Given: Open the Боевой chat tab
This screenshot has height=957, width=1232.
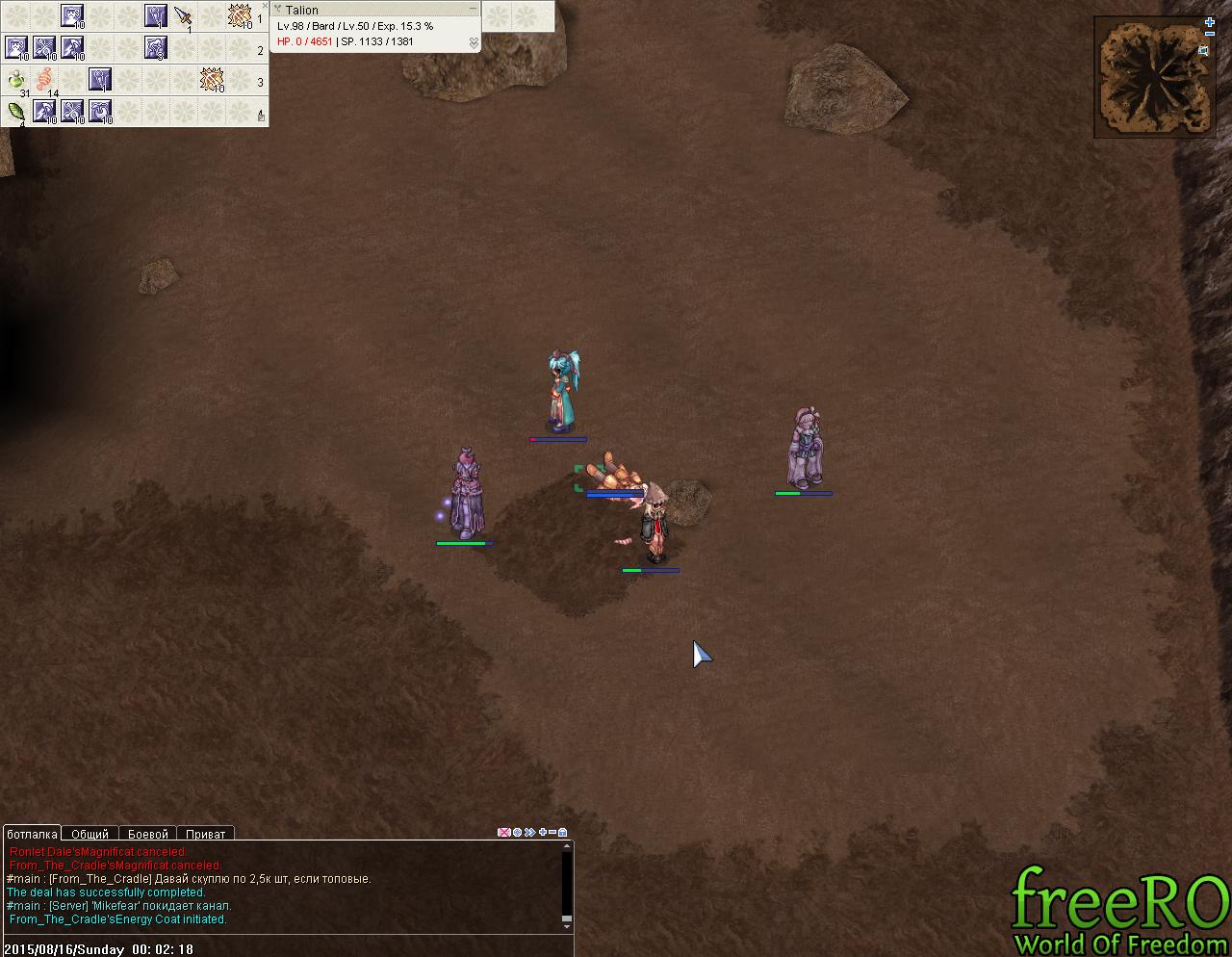Looking at the screenshot, I should 148,834.
